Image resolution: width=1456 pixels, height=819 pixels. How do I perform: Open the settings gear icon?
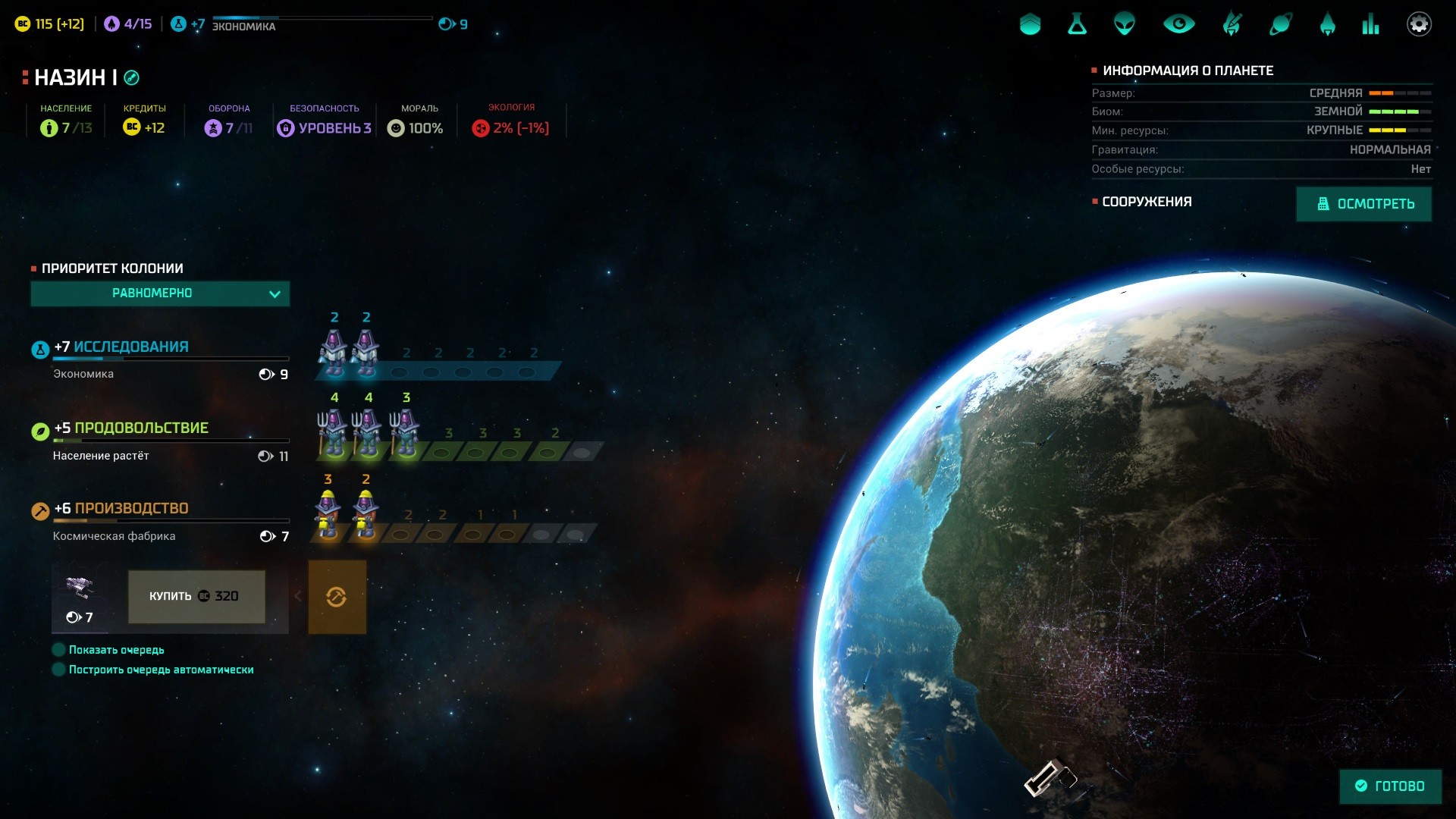1418,24
